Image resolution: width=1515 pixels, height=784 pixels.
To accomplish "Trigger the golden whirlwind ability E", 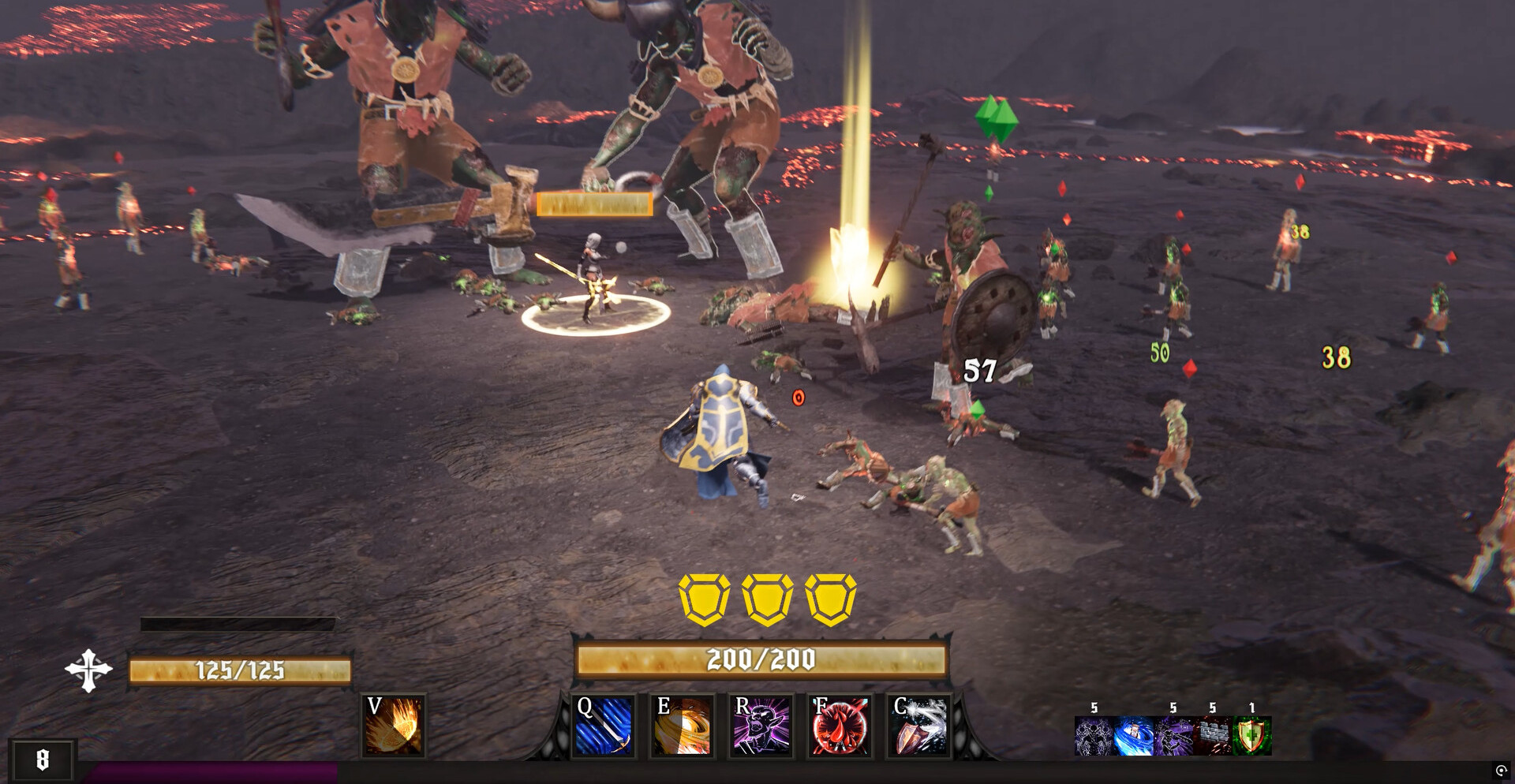I will 683,726.
